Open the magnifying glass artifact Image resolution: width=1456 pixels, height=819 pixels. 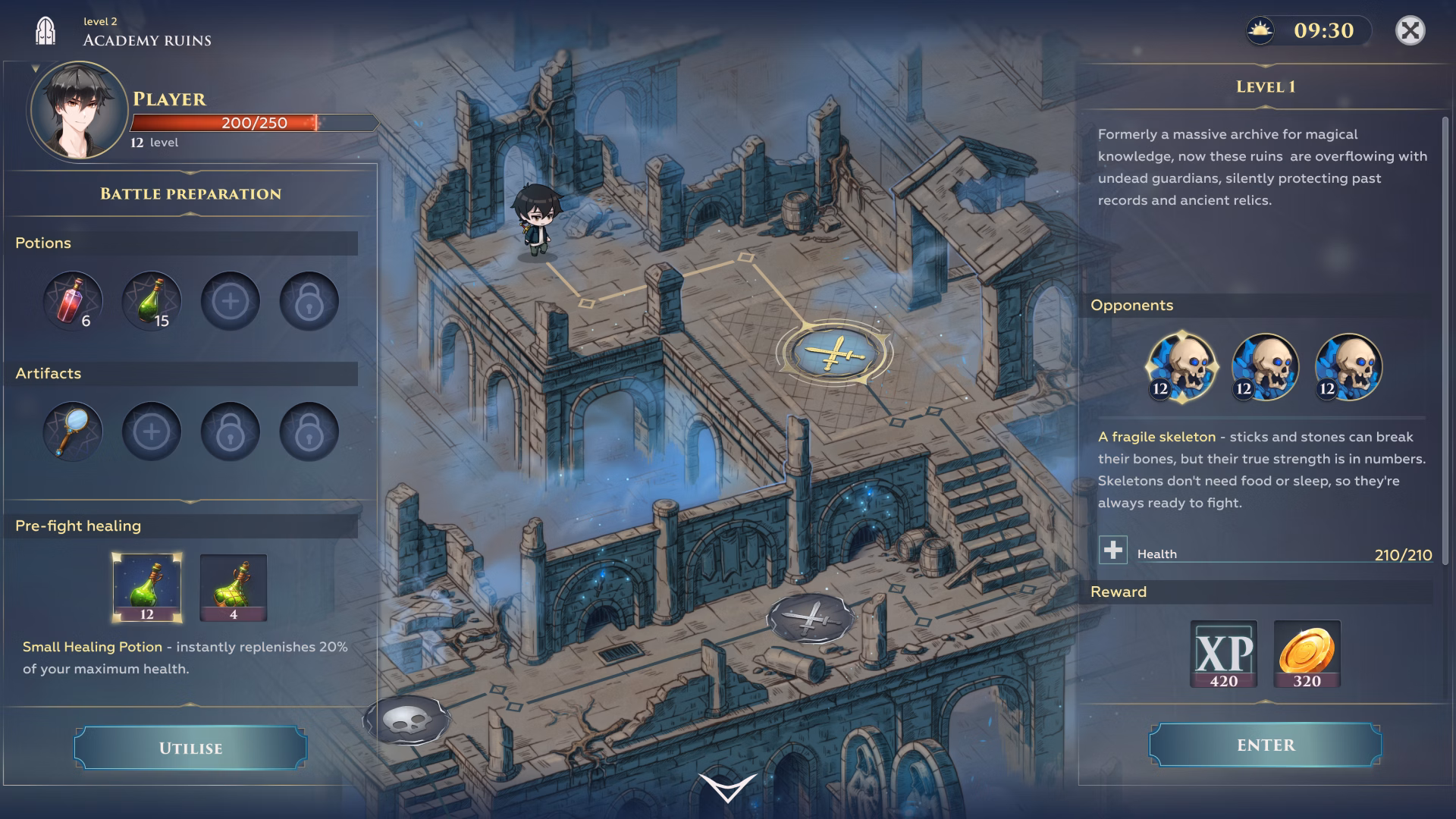tap(73, 431)
